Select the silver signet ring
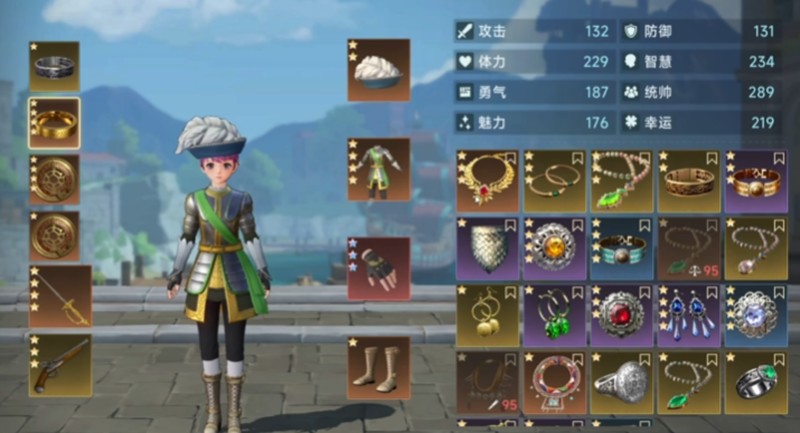The height and width of the screenshot is (433, 800). [621, 382]
